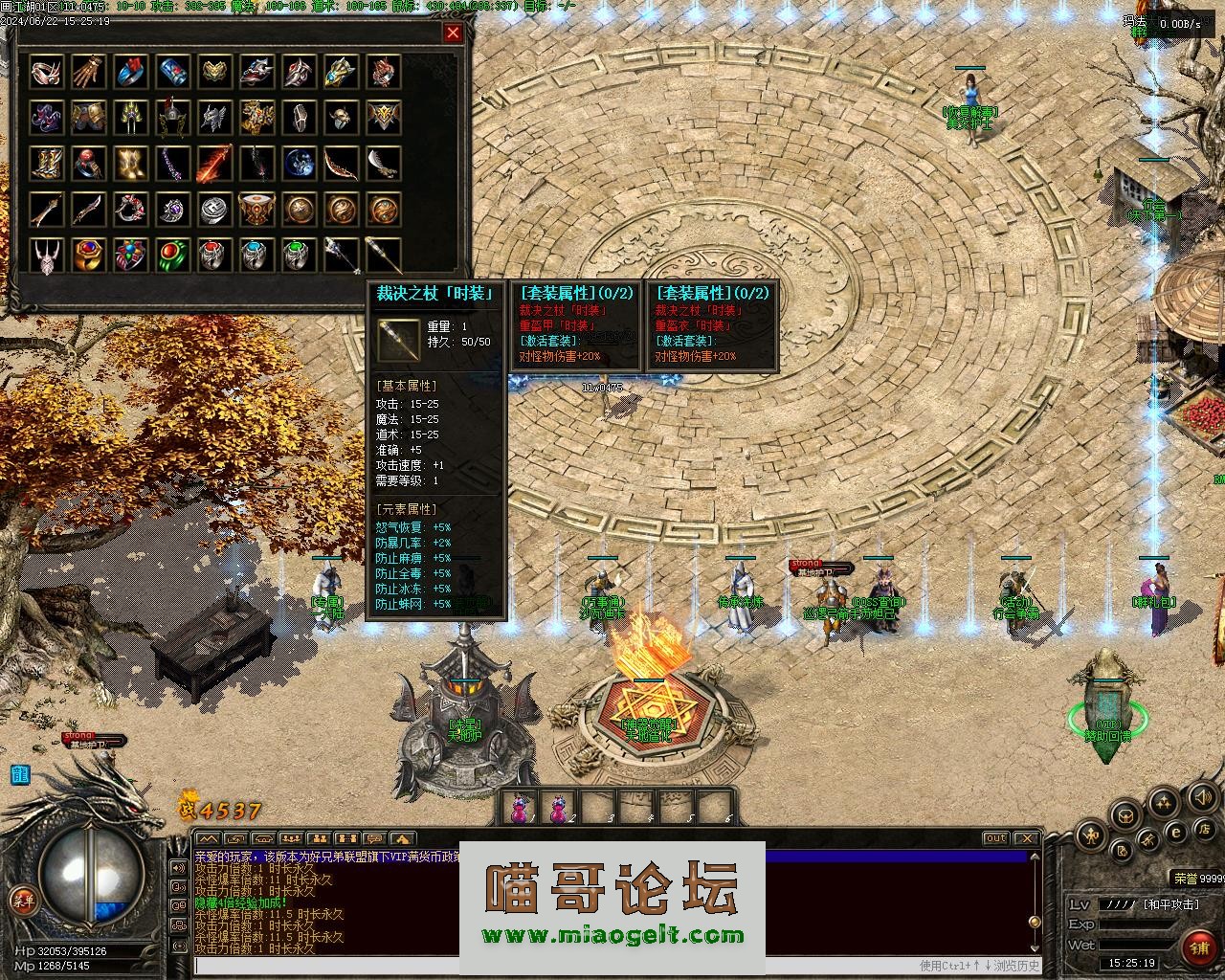Select the green ring with red gem
This screenshot has width=1225, height=980.
coord(172,256)
